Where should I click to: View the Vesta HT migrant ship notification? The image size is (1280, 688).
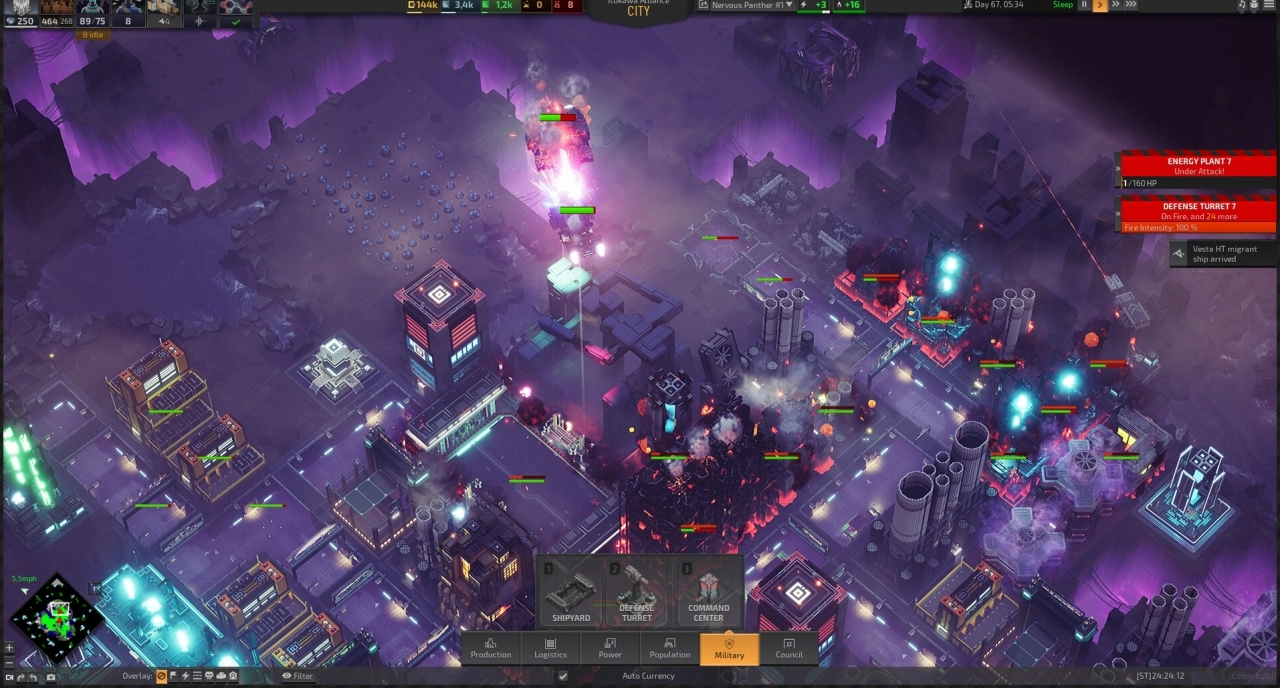[1222, 254]
